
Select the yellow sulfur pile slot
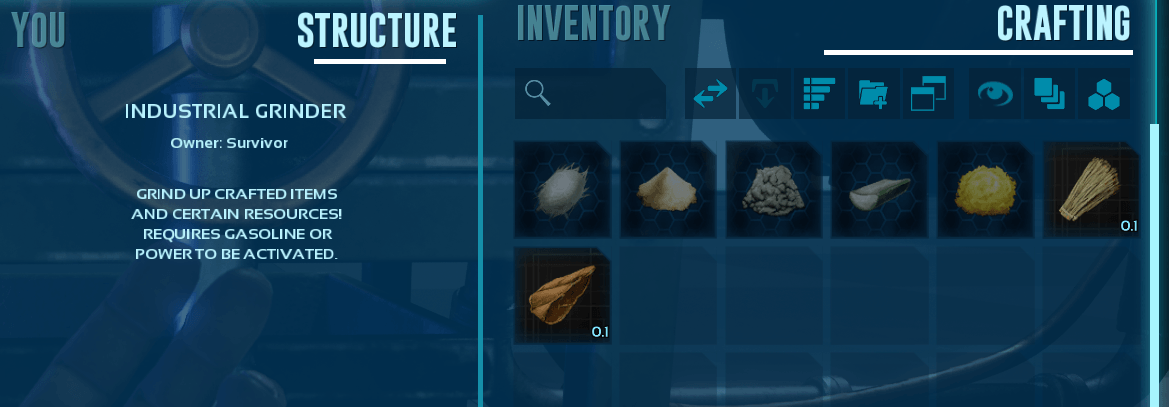(986, 189)
